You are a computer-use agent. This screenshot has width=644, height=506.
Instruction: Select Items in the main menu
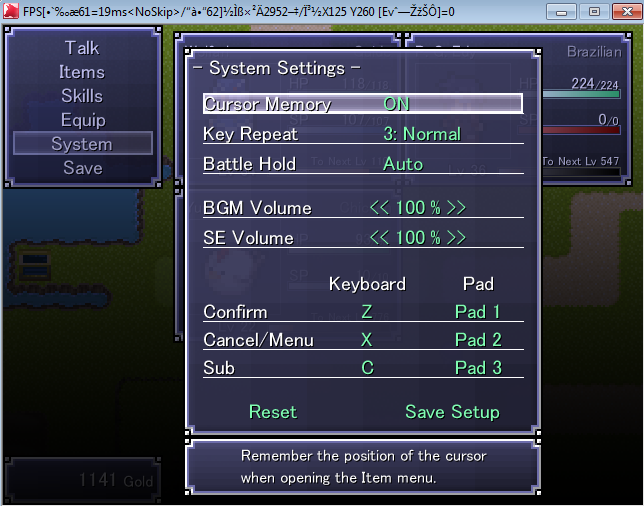[x=82, y=72]
